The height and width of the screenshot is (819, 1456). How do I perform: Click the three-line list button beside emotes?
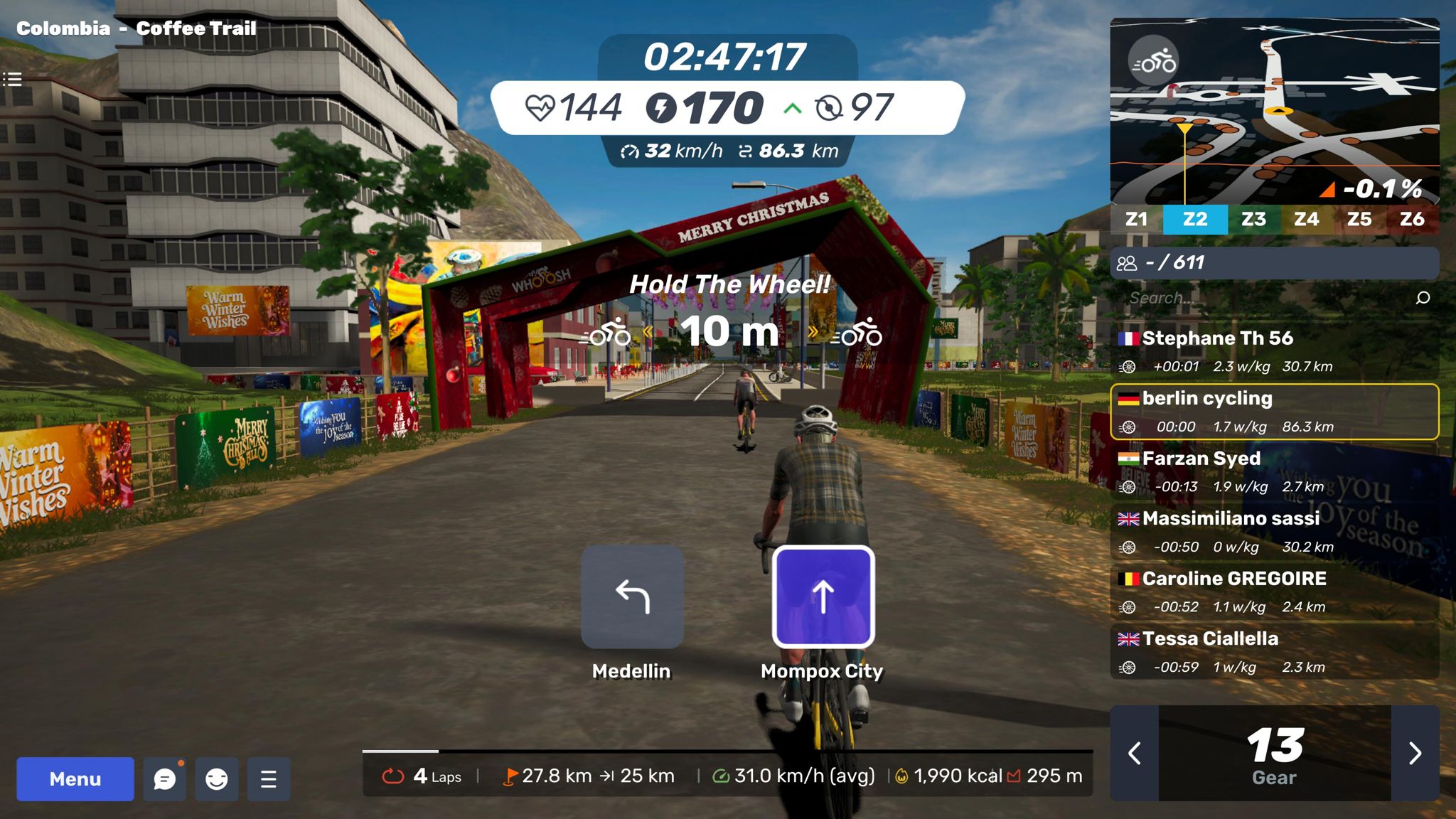269,779
